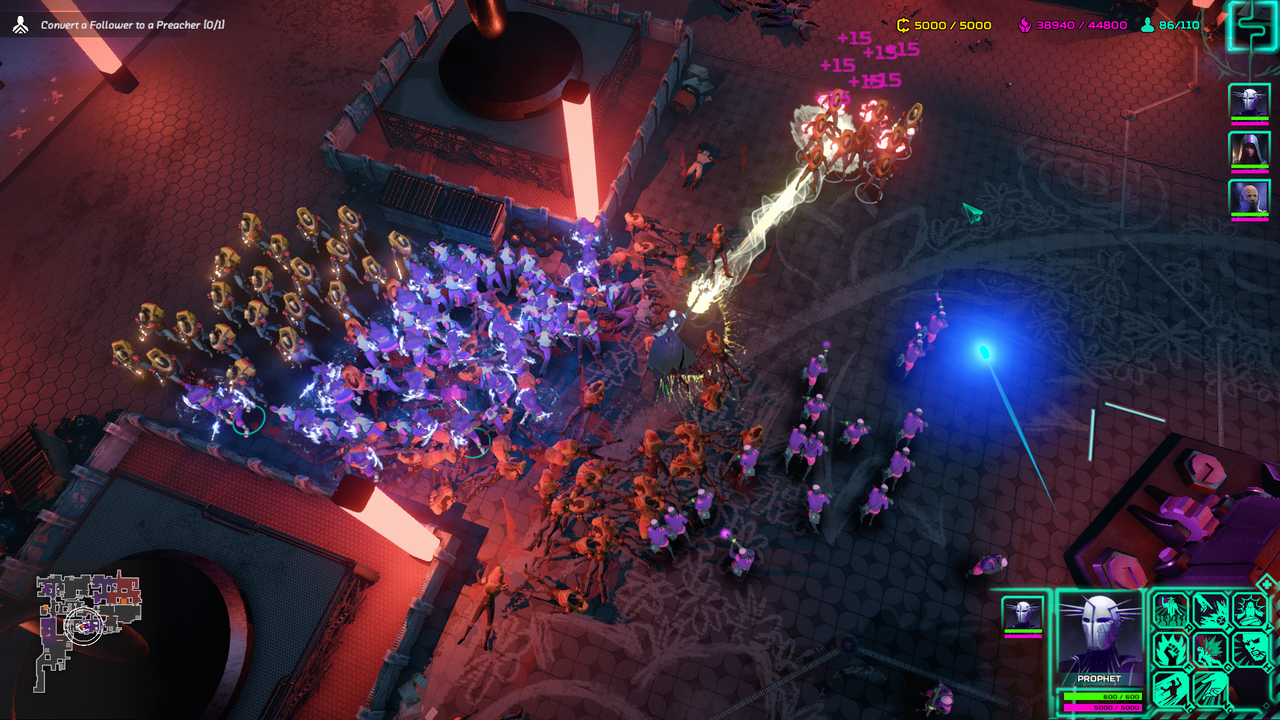1280x720 pixels.
Task: Cast the exploding runner ability
Action: [x=1211, y=649]
